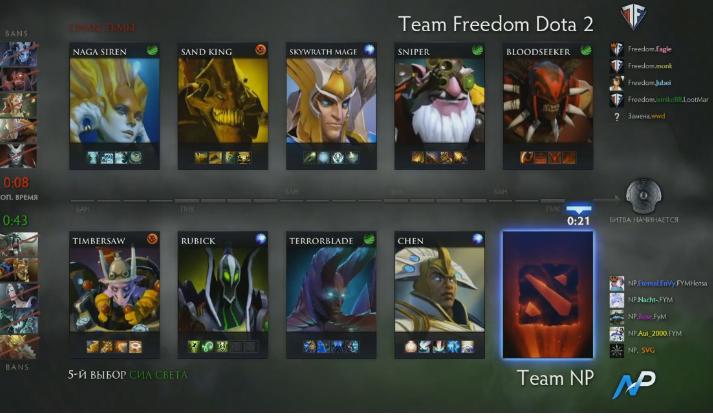Viewport: 713px width, 420px height.
Task: Select player Freedom.monk in the roster
Action: click(650, 66)
